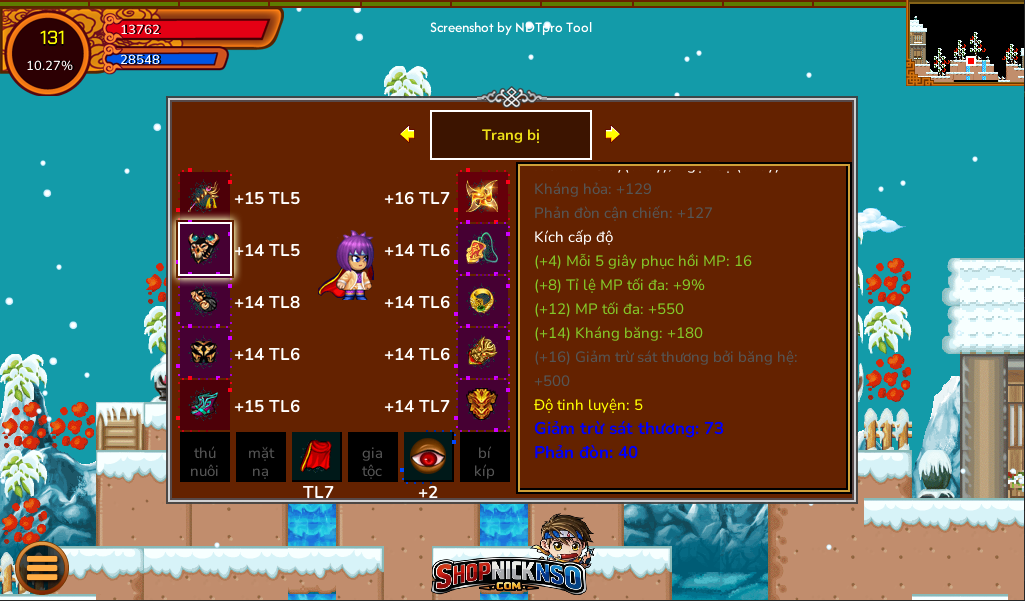Open the snowy minimap
Viewport: 1025px width, 601px height.
point(965,42)
